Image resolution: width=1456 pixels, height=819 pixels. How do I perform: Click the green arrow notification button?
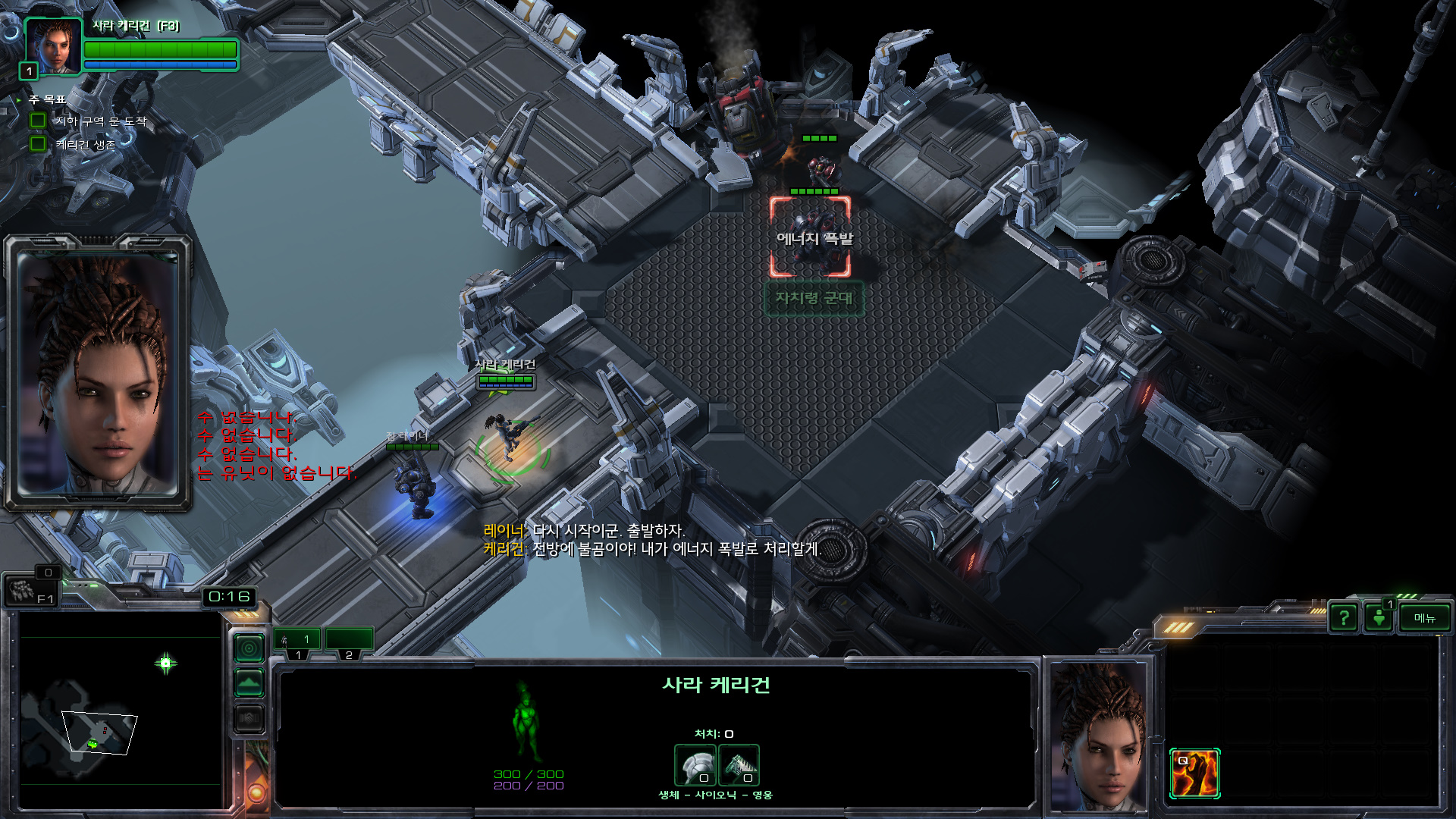1379,618
